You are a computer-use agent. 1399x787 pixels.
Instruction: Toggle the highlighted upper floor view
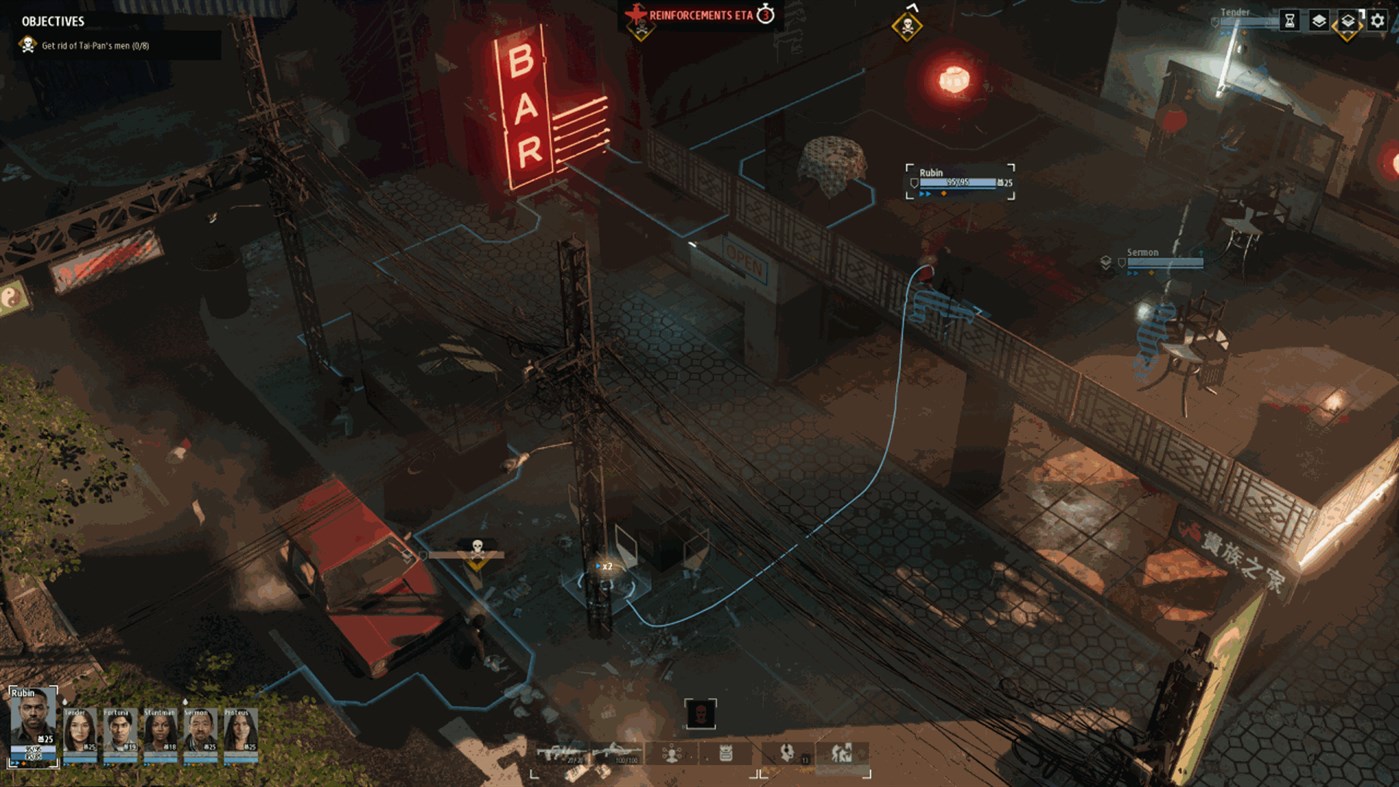click(x=1347, y=20)
